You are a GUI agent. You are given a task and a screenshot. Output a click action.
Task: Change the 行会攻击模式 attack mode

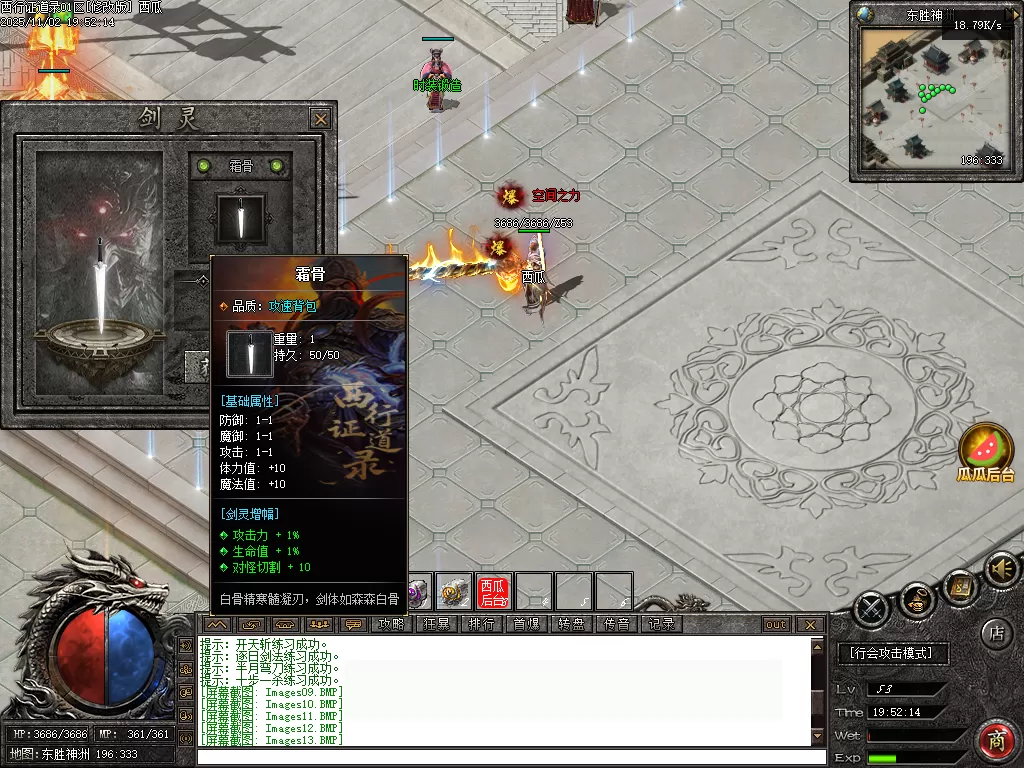891,653
